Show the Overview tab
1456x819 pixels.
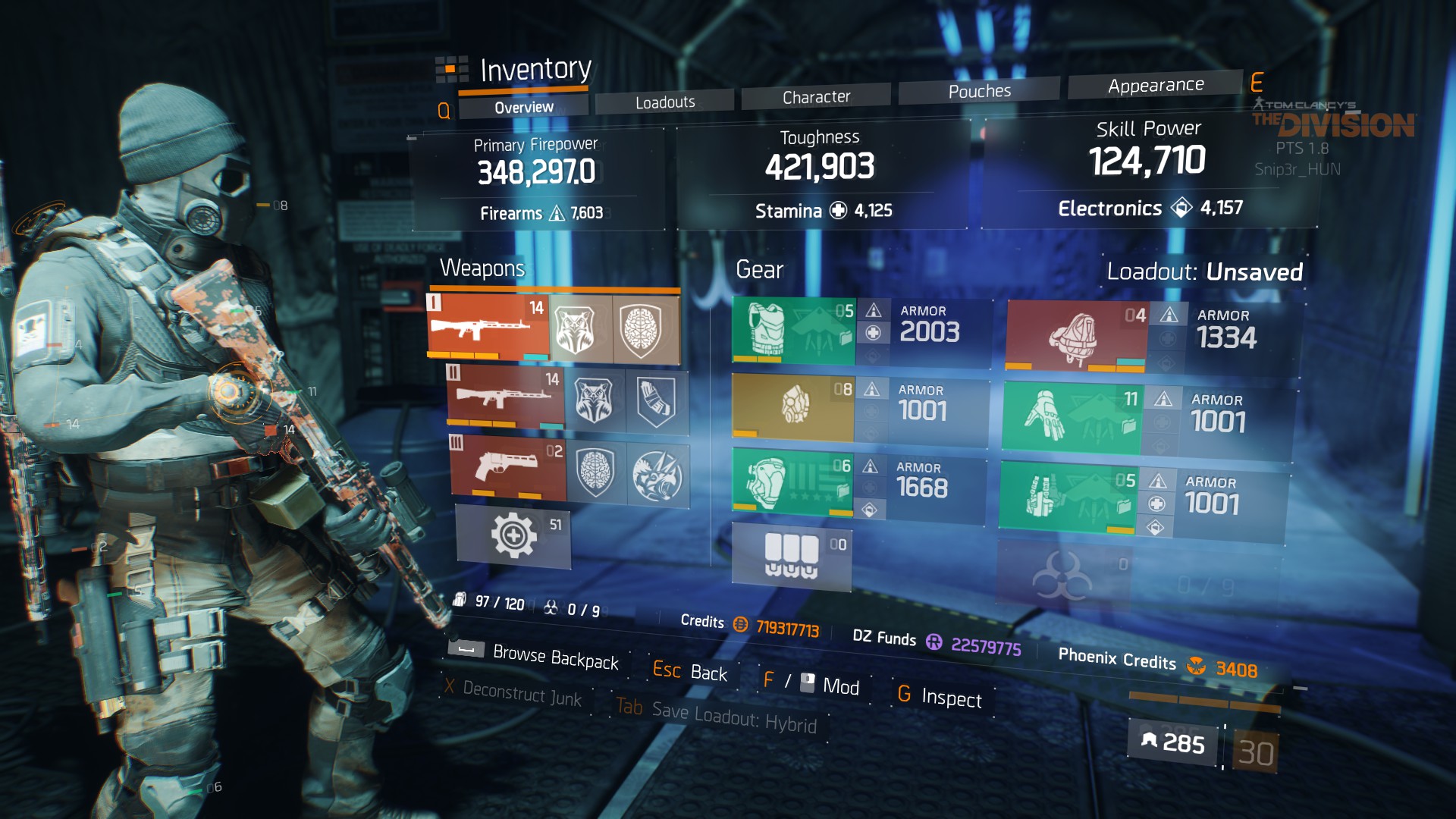[523, 108]
